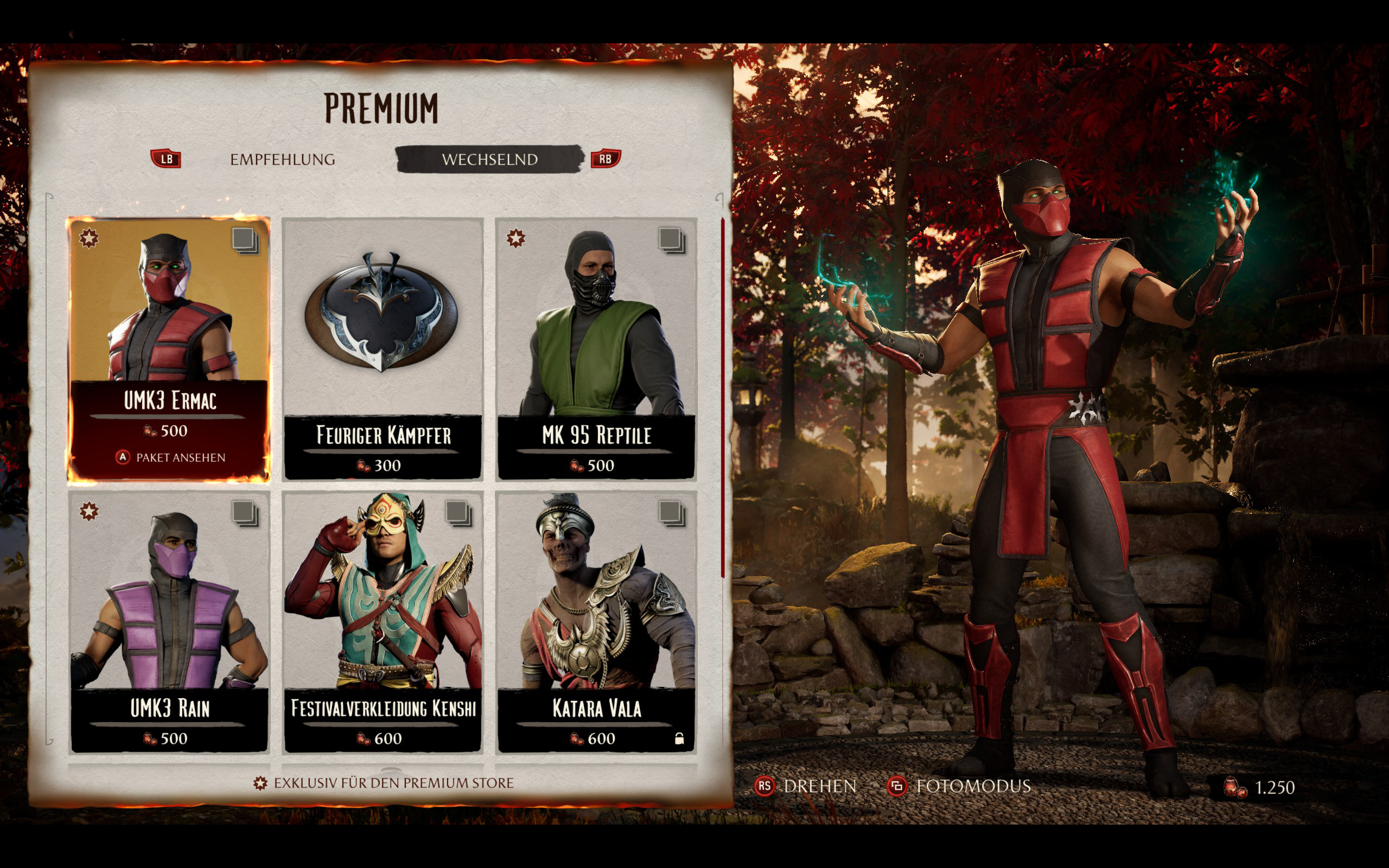Pick the UMK3 Rain skin card
Viewport: 1389px width, 868px height.
click(169, 621)
